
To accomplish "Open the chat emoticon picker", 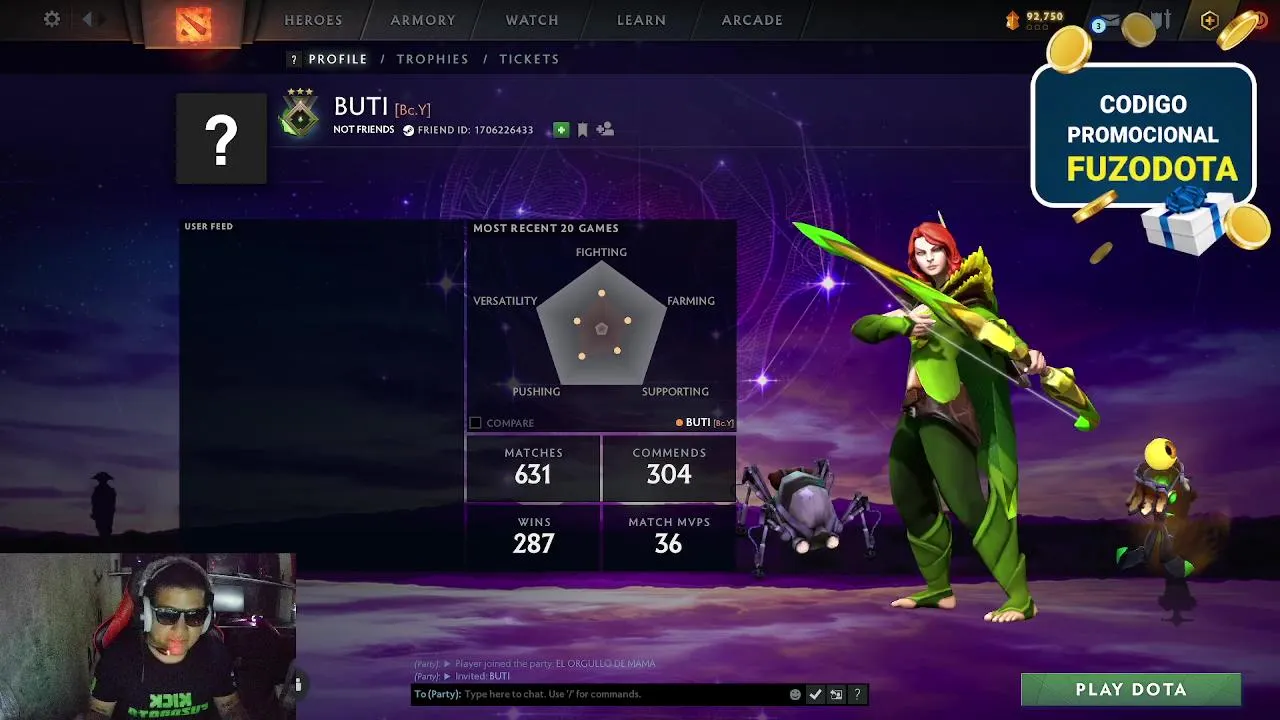I will 795,694.
